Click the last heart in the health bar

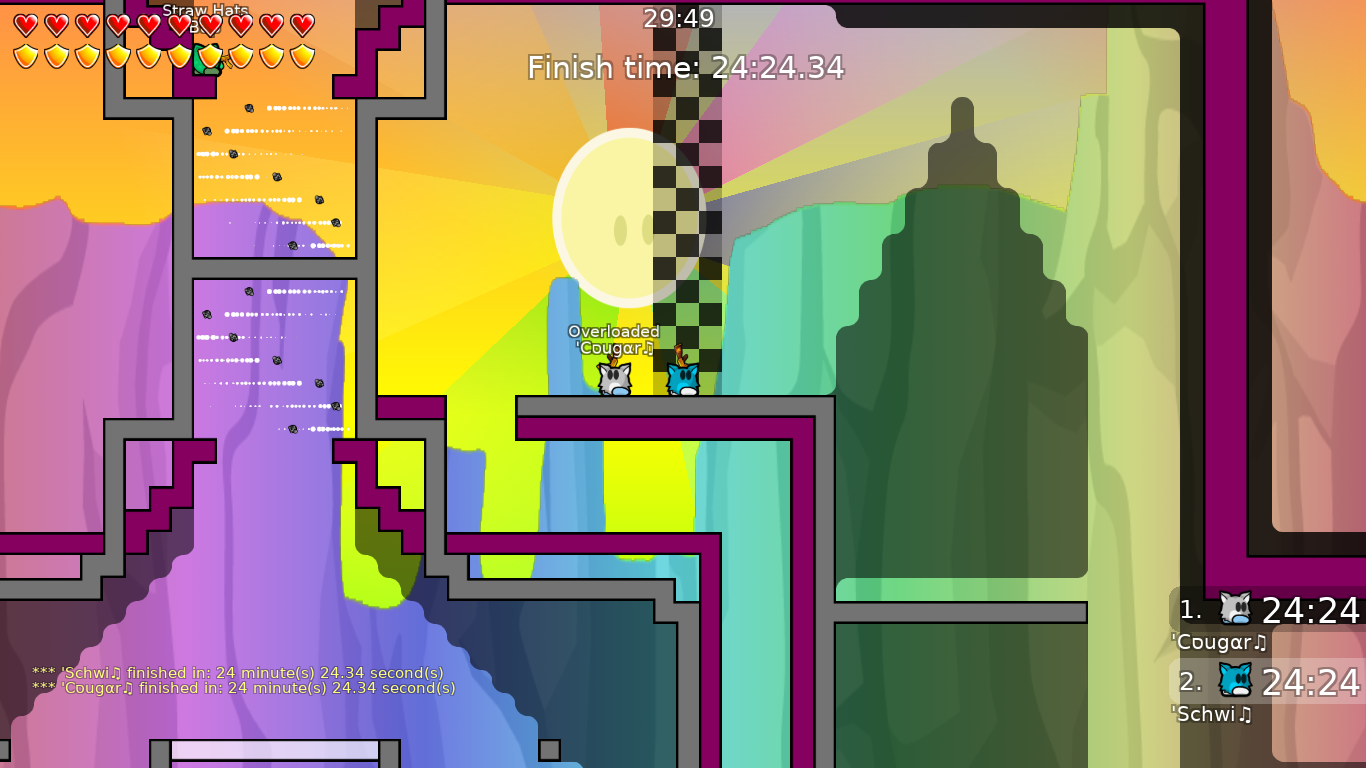[304, 24]
